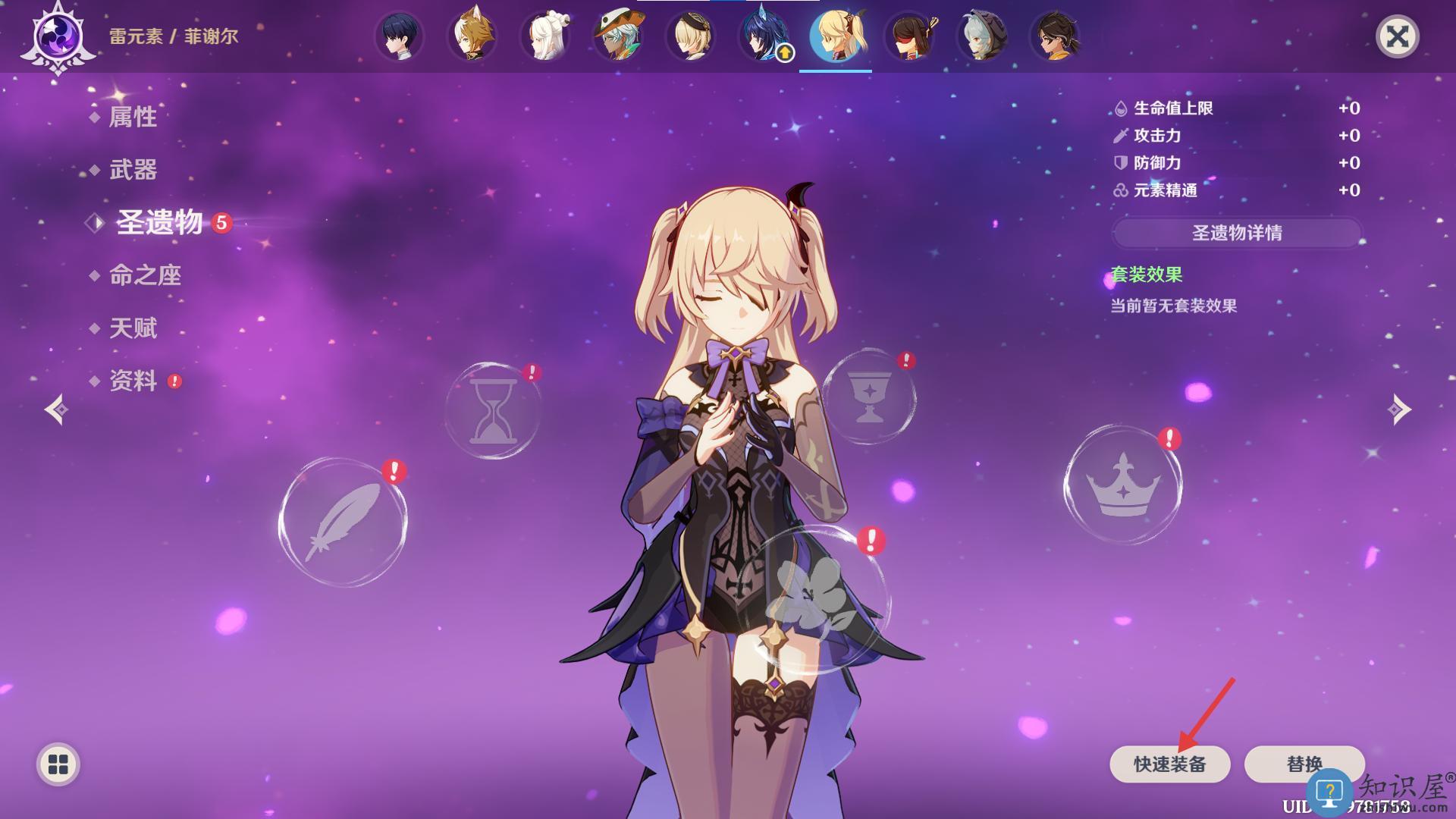Open the four-square grid menu button
The width and height of the screenshot is (1456, 819).
pyautogui.click(x=58, y=764)
